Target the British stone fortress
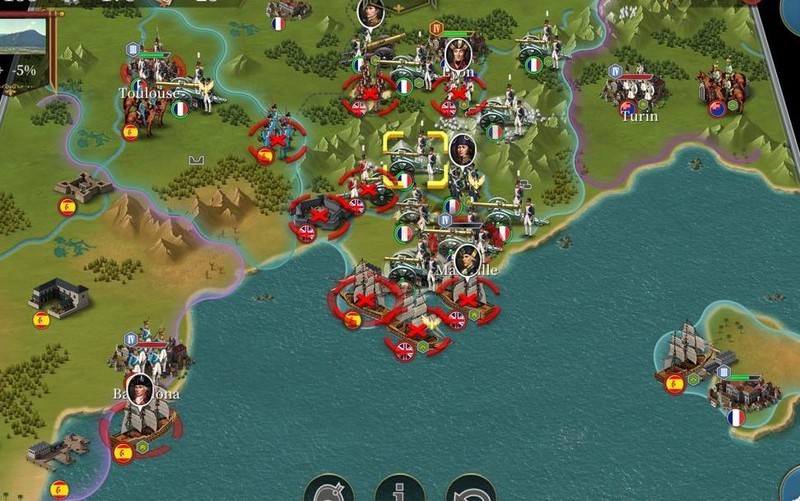The image size is (800, 501). tap(318, 214)
